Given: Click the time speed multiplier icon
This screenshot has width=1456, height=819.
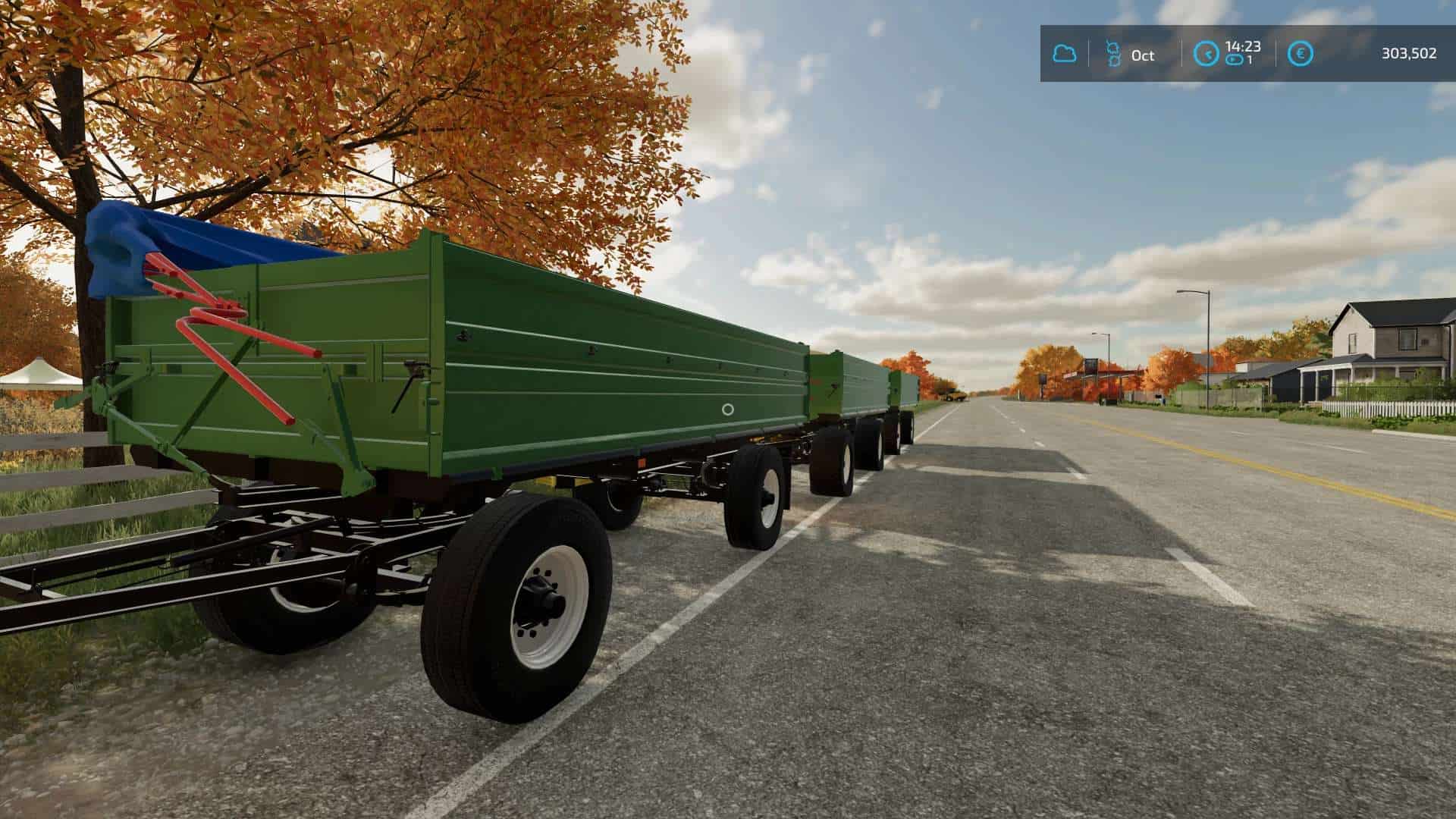Looking at the screenshot, I should click(1235, 60).
